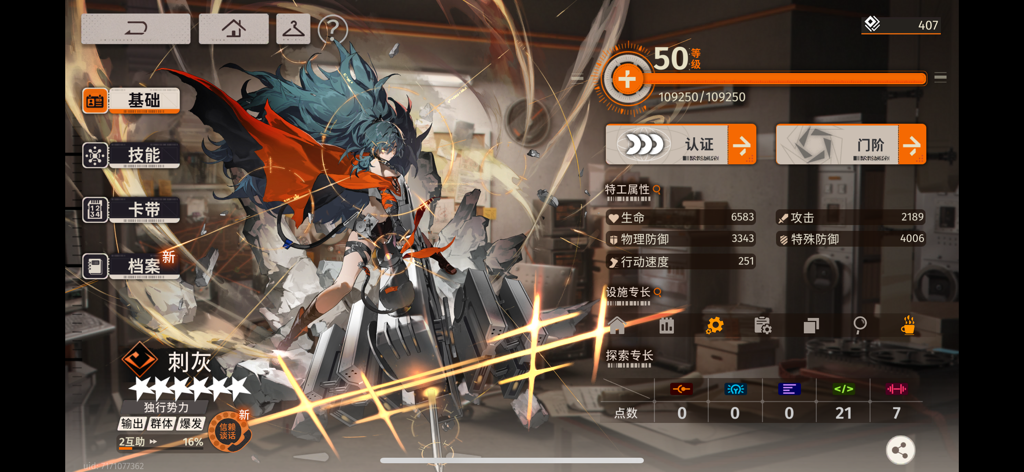Select the house facility specialty icon
Viewport: 1024px width, 472px height.
(617, 325)
